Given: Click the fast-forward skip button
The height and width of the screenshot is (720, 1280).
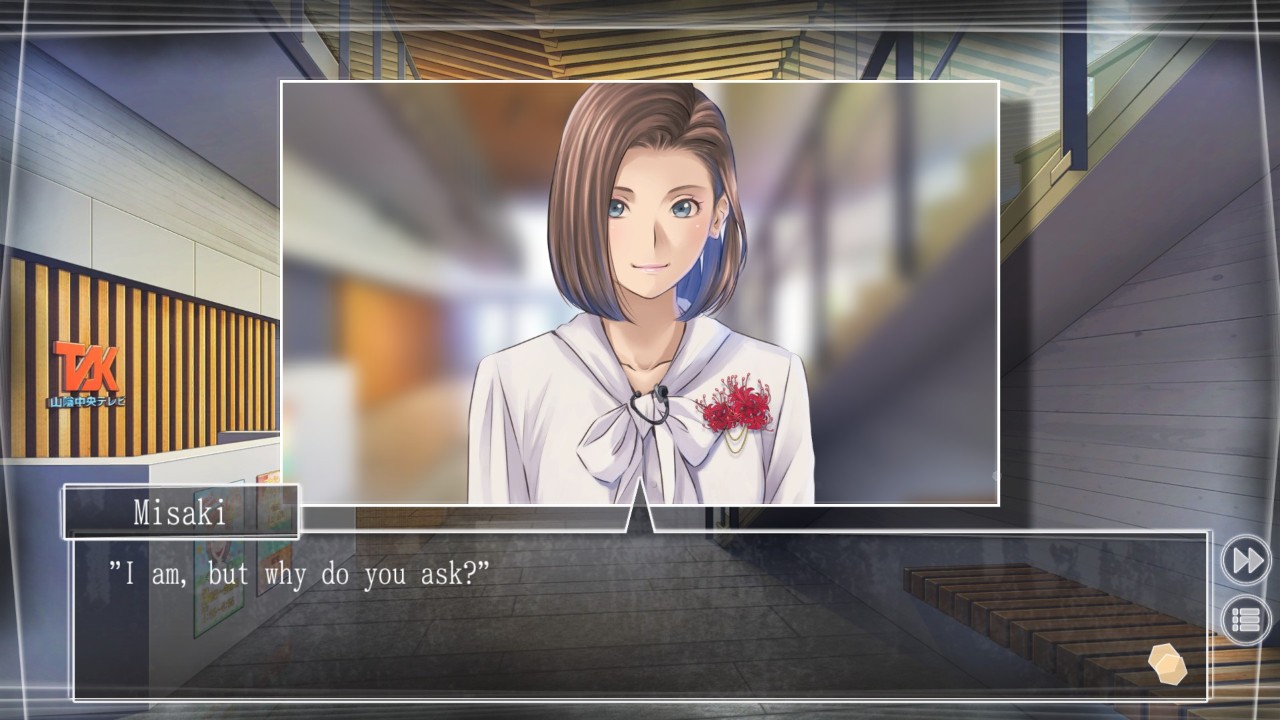Looking at the screenshot, I should click(x=1246, y=560).
